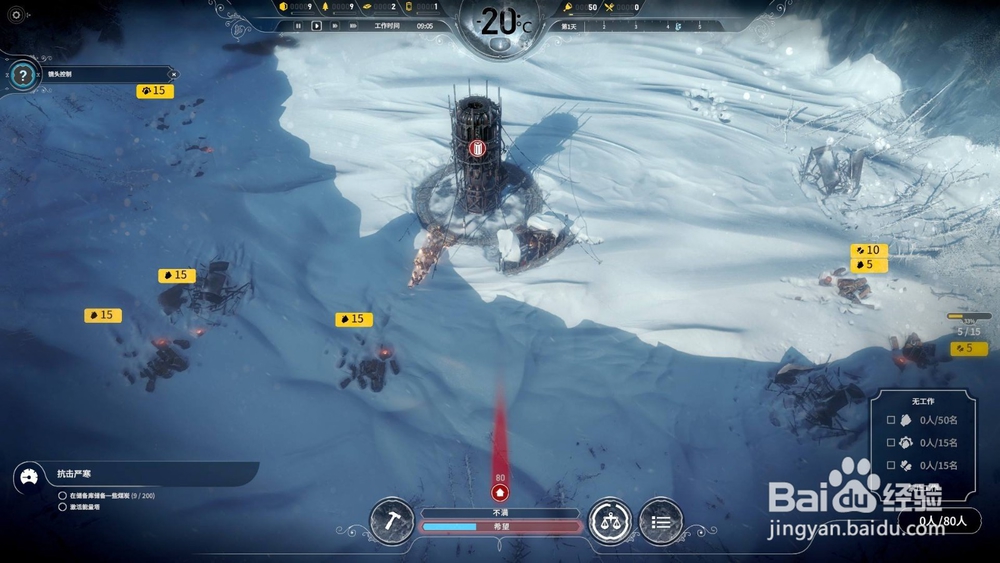Toggle the workers 0人/50名 checkbox

tap(891, 420)
